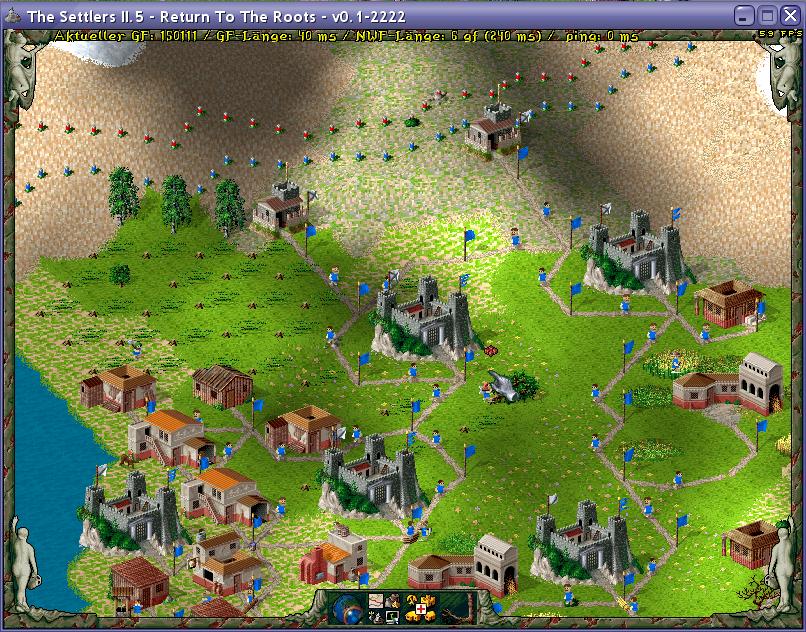
Task: Select the computer monitor options icon
Action: [393, 617]
